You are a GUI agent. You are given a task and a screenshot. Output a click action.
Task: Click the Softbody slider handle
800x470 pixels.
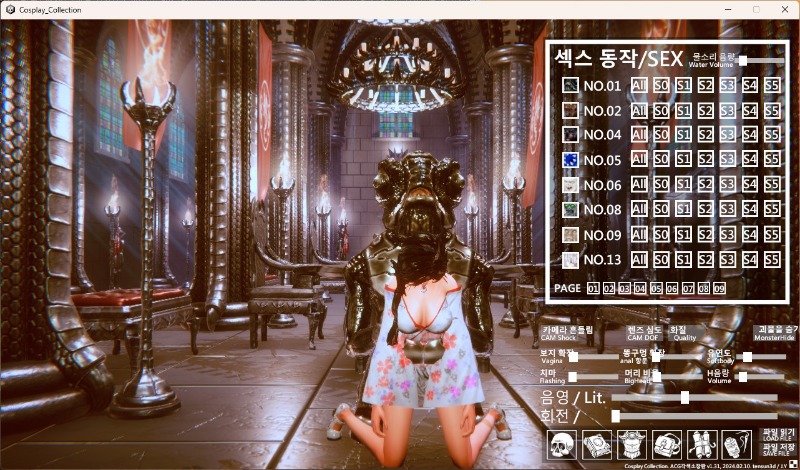point(747,356)
